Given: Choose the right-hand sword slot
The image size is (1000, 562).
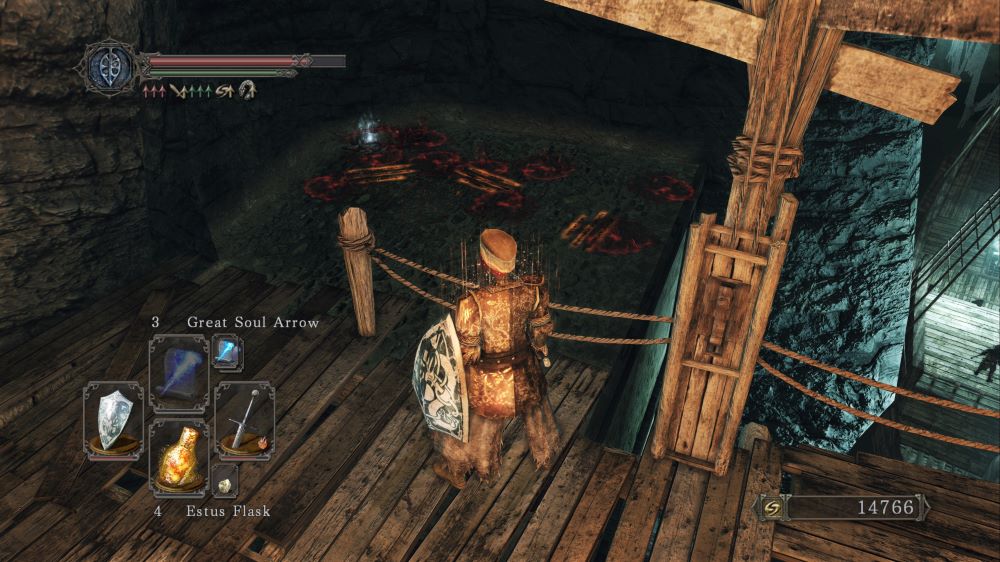Looking at the screenshot, I should pyautogui.click(x=244, y=420).
